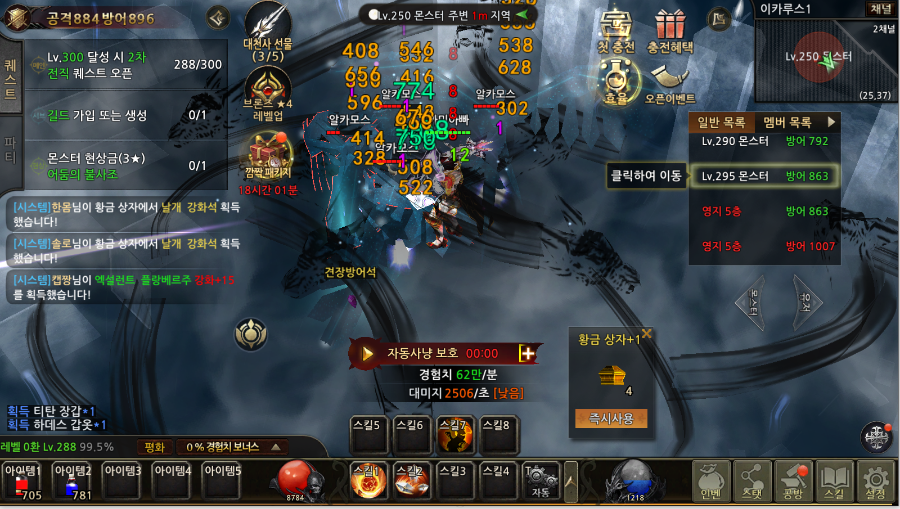Switch to the 멤버 목록 tab

(x=787, y=122)
